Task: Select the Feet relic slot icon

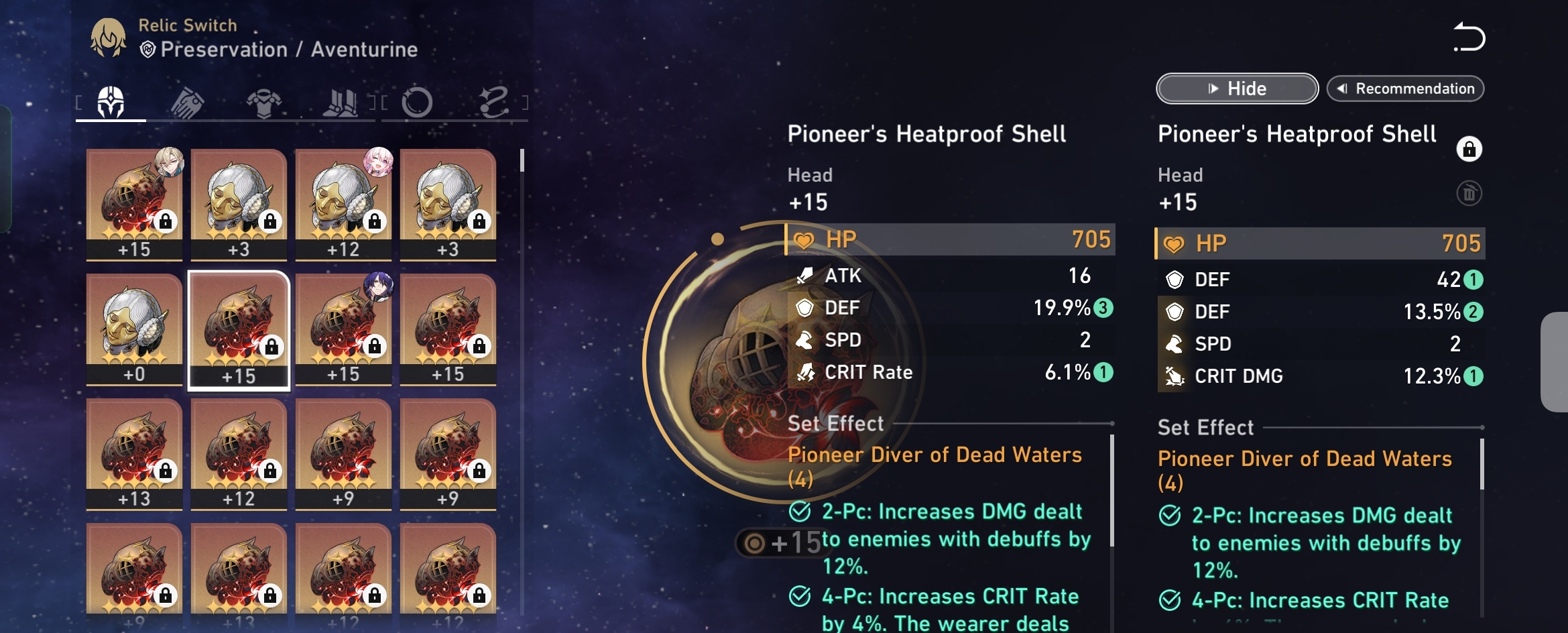Action: 342,101
